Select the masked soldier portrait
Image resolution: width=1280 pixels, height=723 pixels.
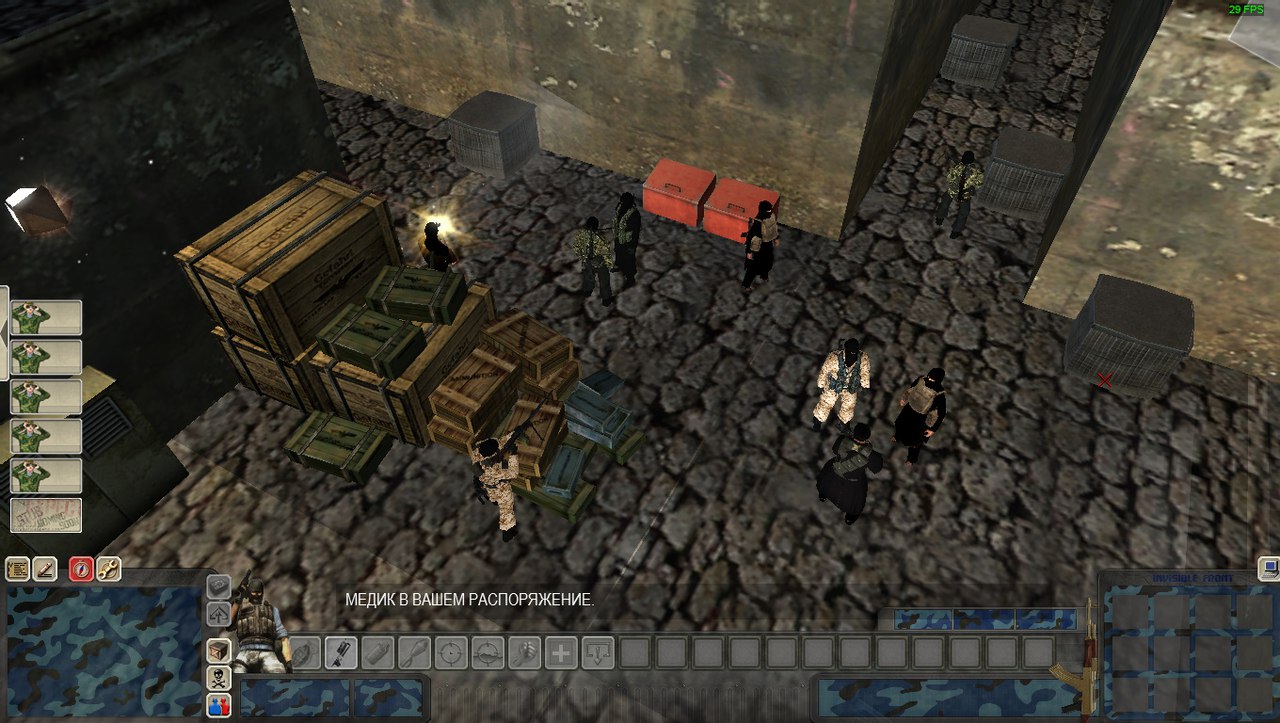point(258,625)
